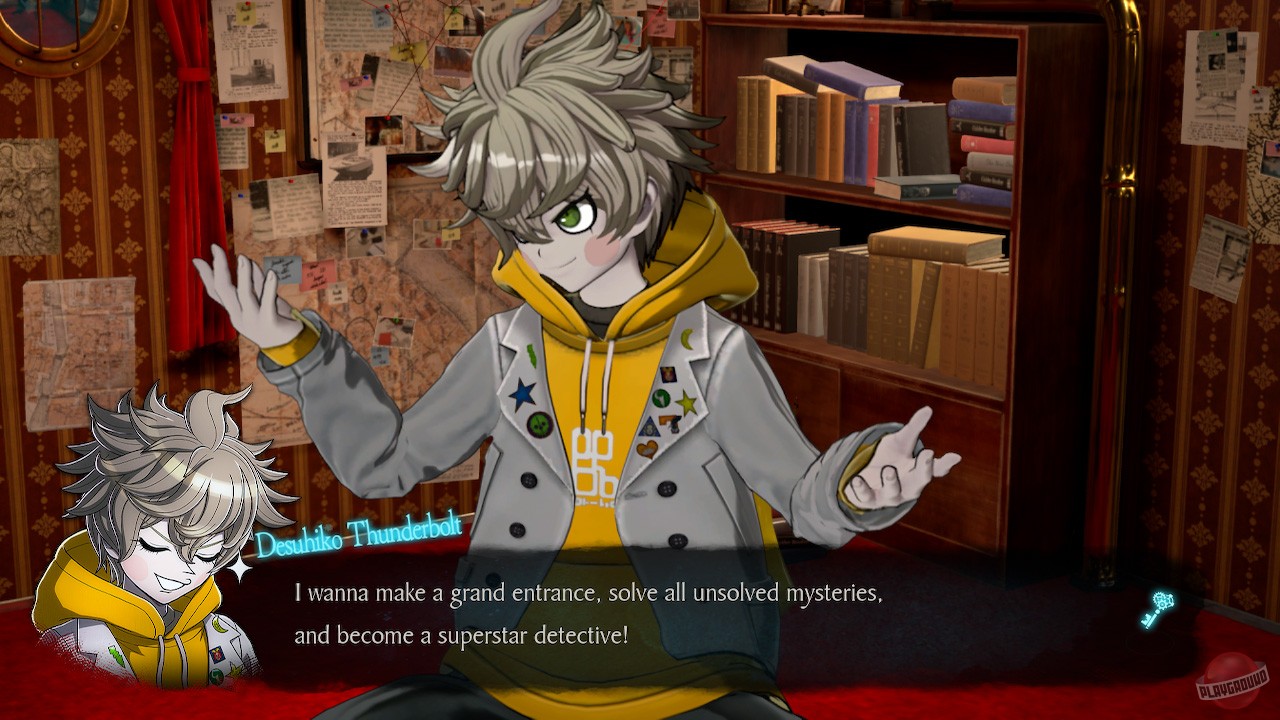The height and width of the screenshot is (720, 1280).
Task: Select the star badge on Desuhiko's jacket
Action: tap(687, 401)
